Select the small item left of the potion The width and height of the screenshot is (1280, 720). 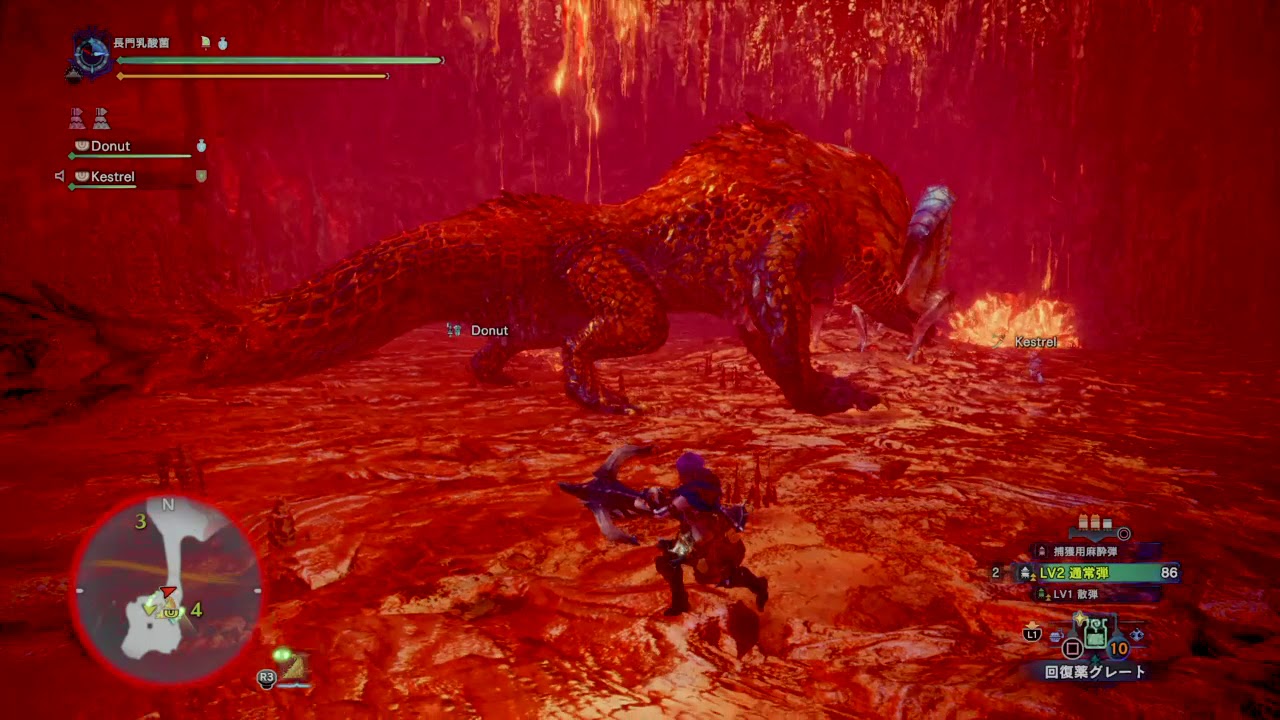(1056, 636)
